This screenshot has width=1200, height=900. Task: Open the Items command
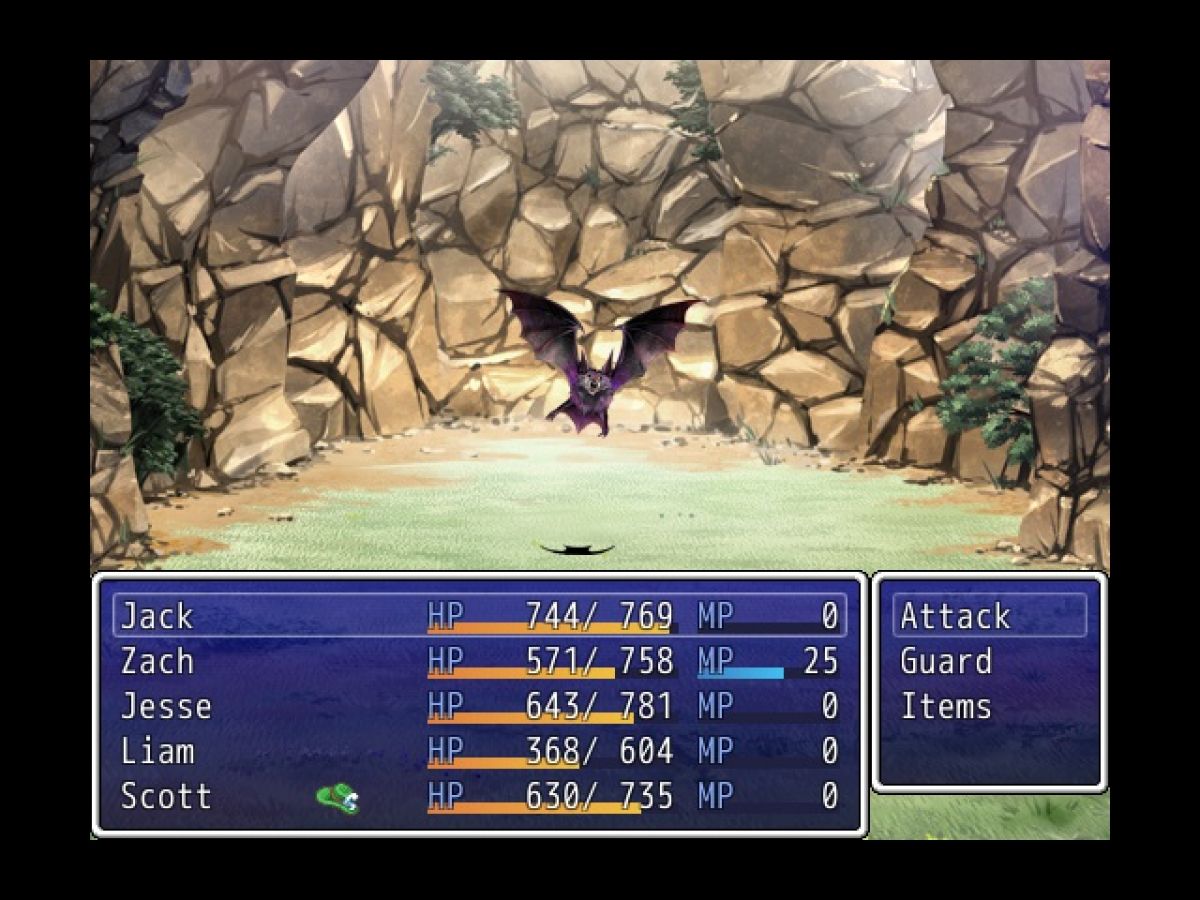946,706
